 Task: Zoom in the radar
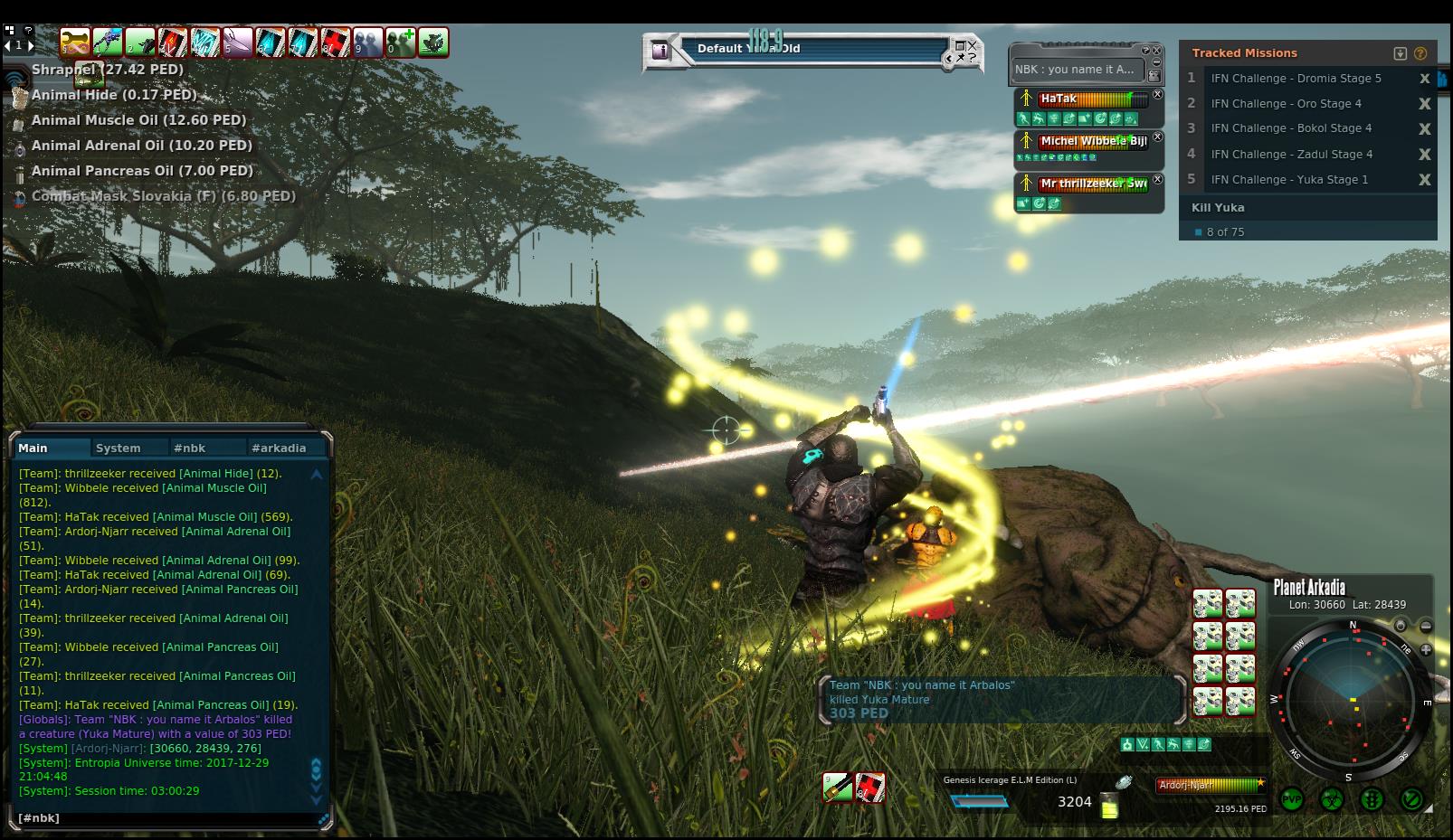1426,649
